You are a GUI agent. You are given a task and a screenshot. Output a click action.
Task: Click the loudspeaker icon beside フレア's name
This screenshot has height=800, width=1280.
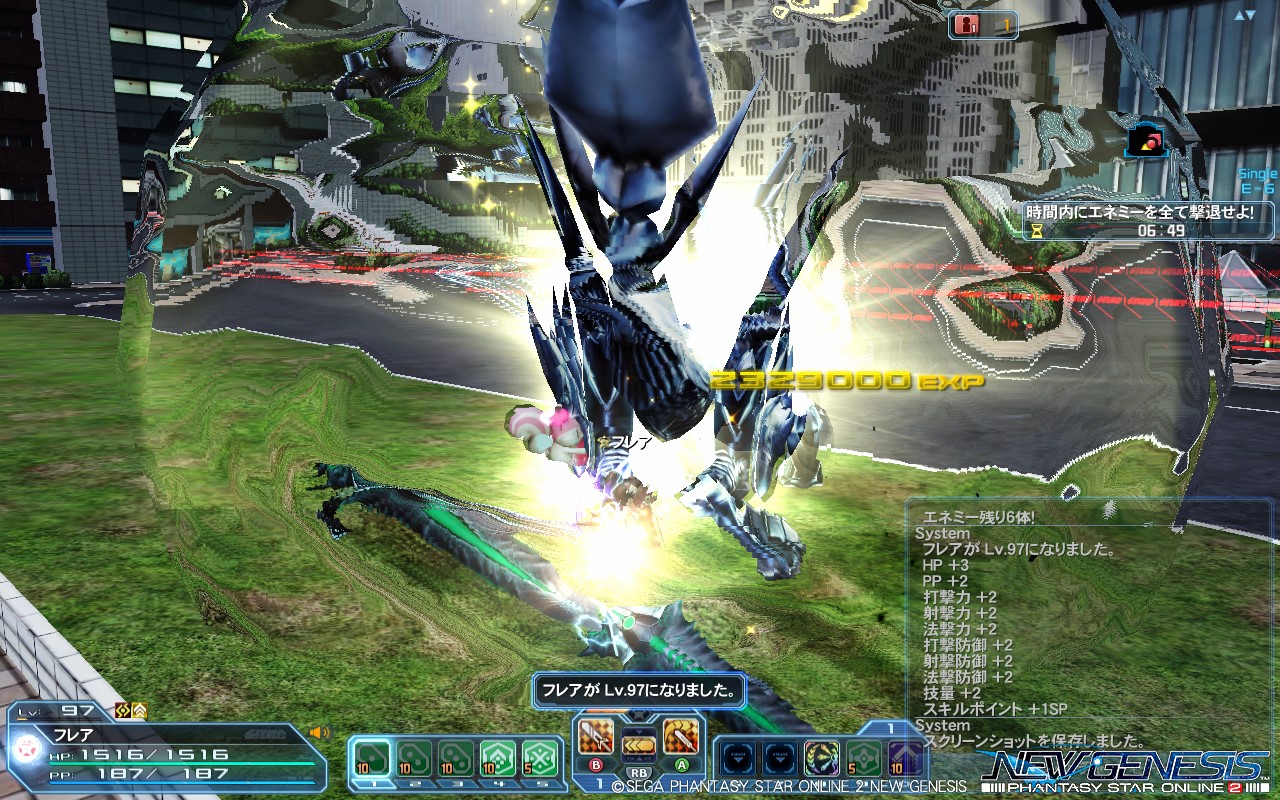[x=318, y=731]
